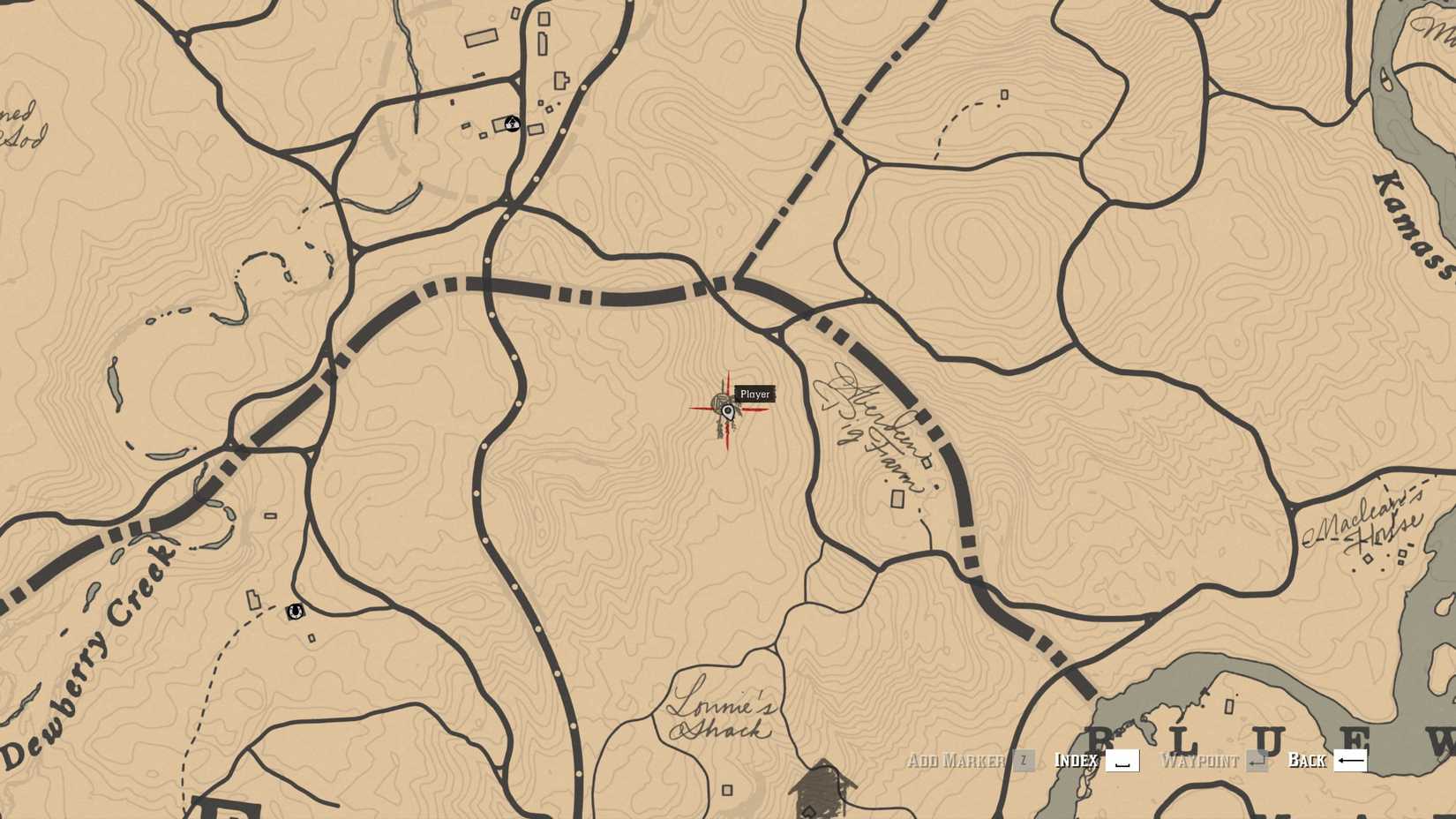Viewport: 1456px width, 819px height.
Task: Click the enter key icon beside Waypoint
Action: click(x=1257, y=760)
